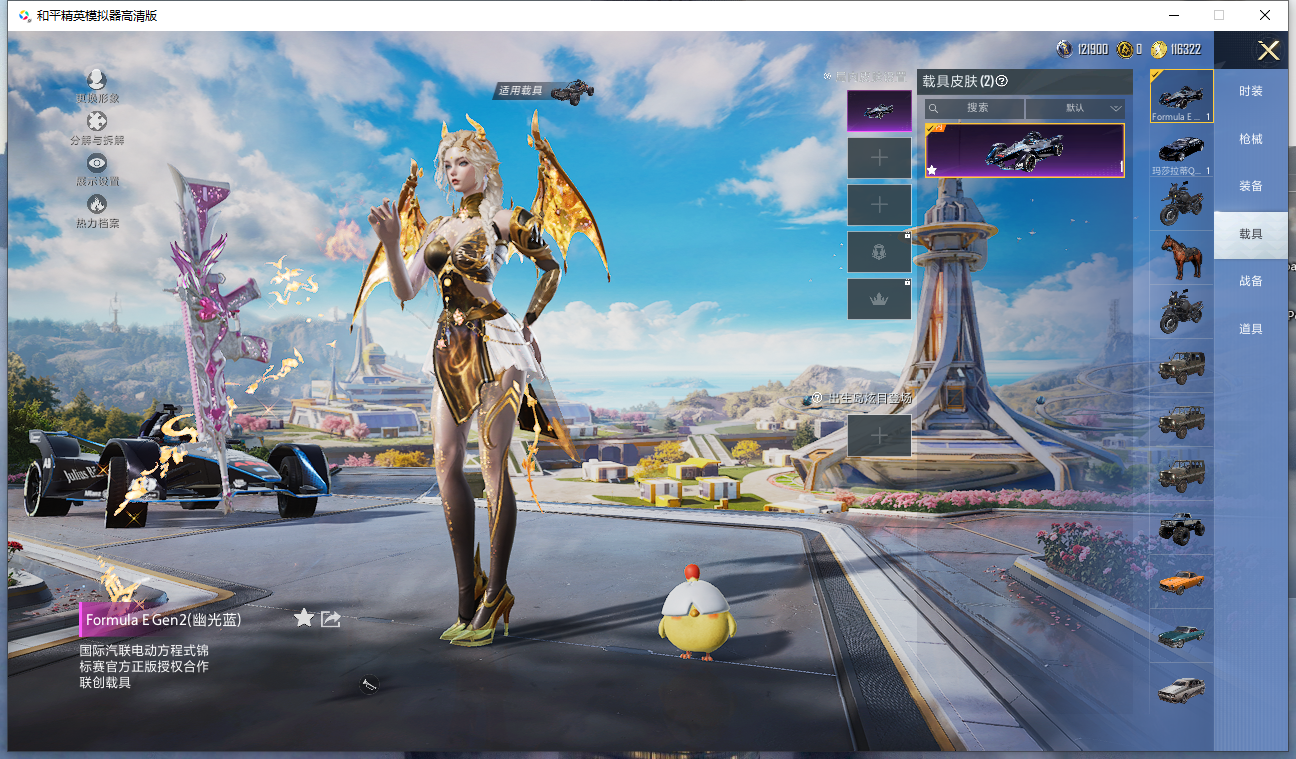Choose the 玛莎拉蒂 car vehicle thumbnail

[x=1181, y=151]
